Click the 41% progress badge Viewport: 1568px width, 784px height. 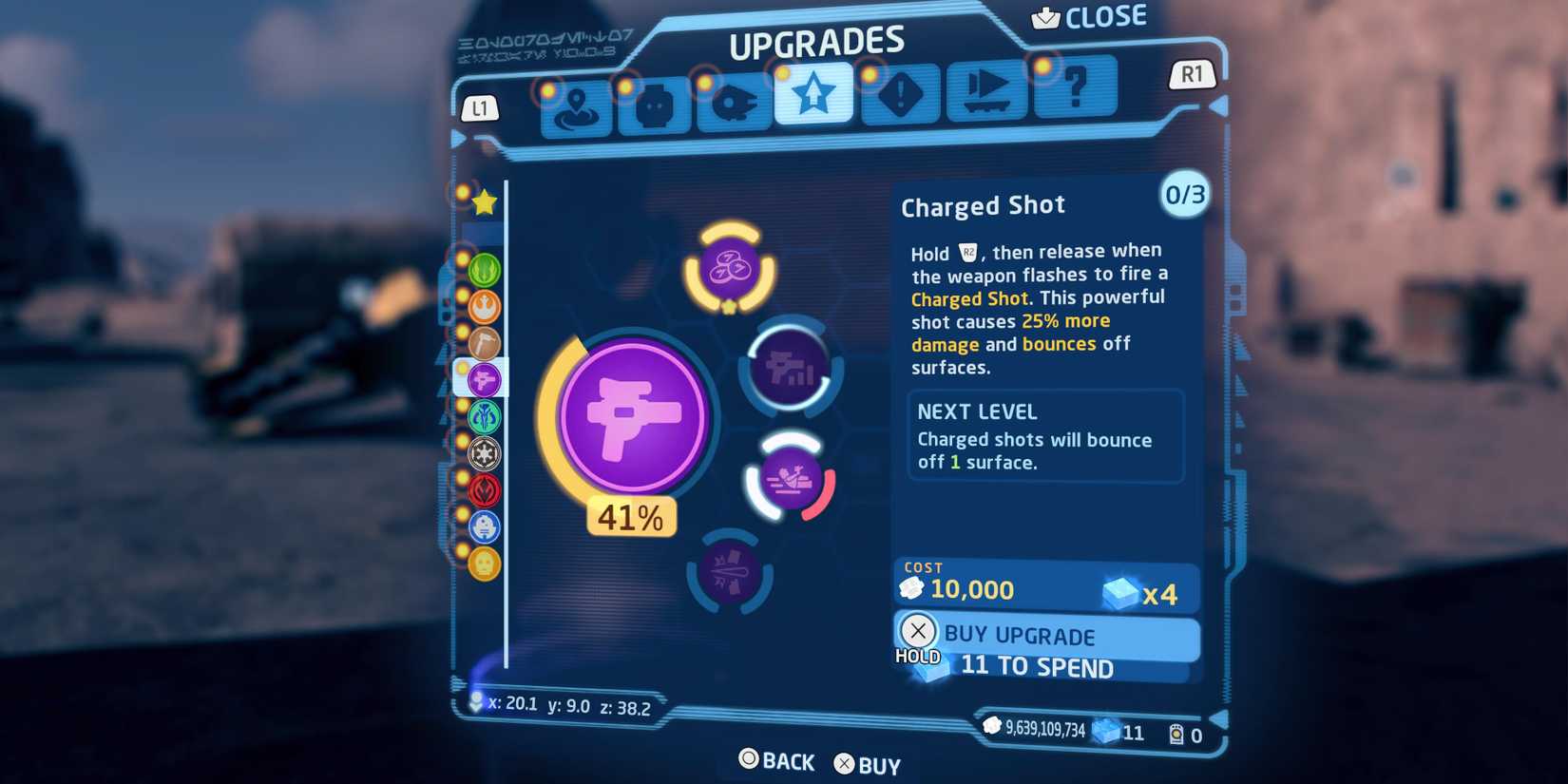(x=630, y=516)
